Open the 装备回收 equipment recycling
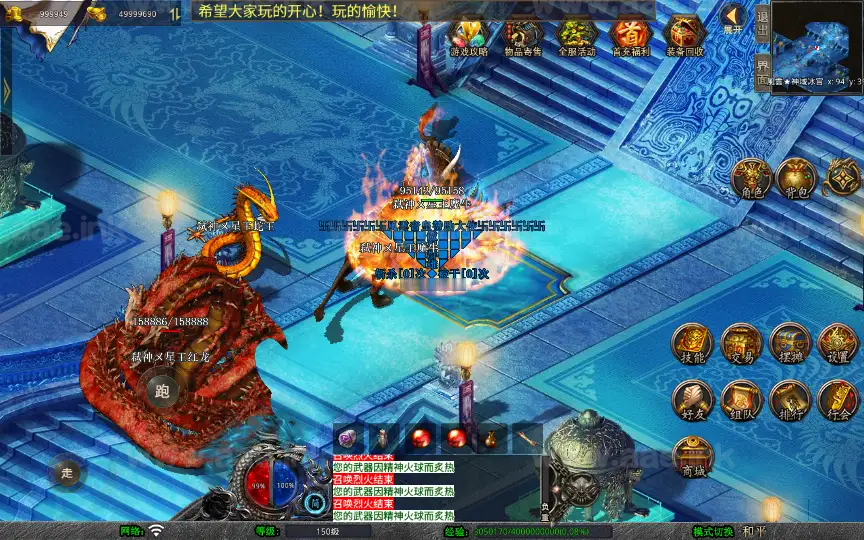This screenshot has width=864, height=540. [x=685, y=37]
